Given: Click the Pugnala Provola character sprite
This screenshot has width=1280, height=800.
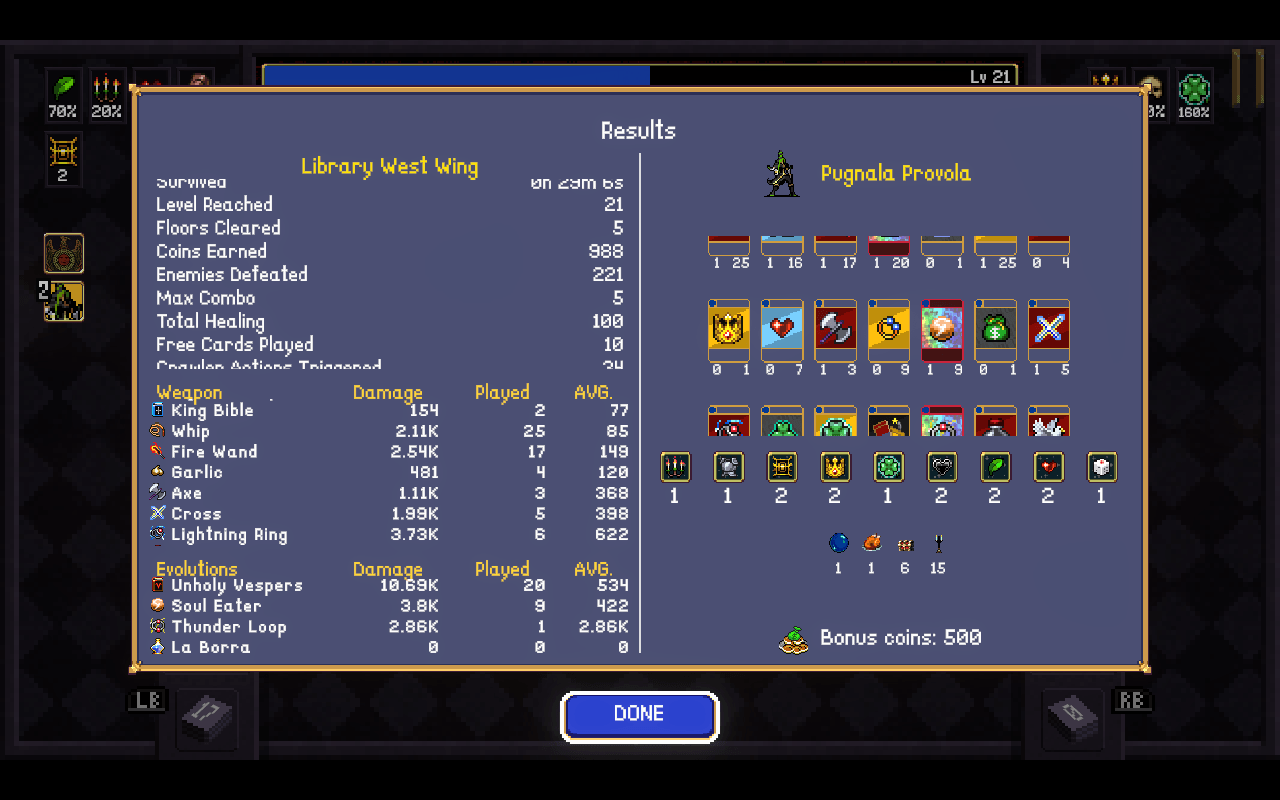Looking at the screenshot, I should pyautogui.click(x=781, y=174).
